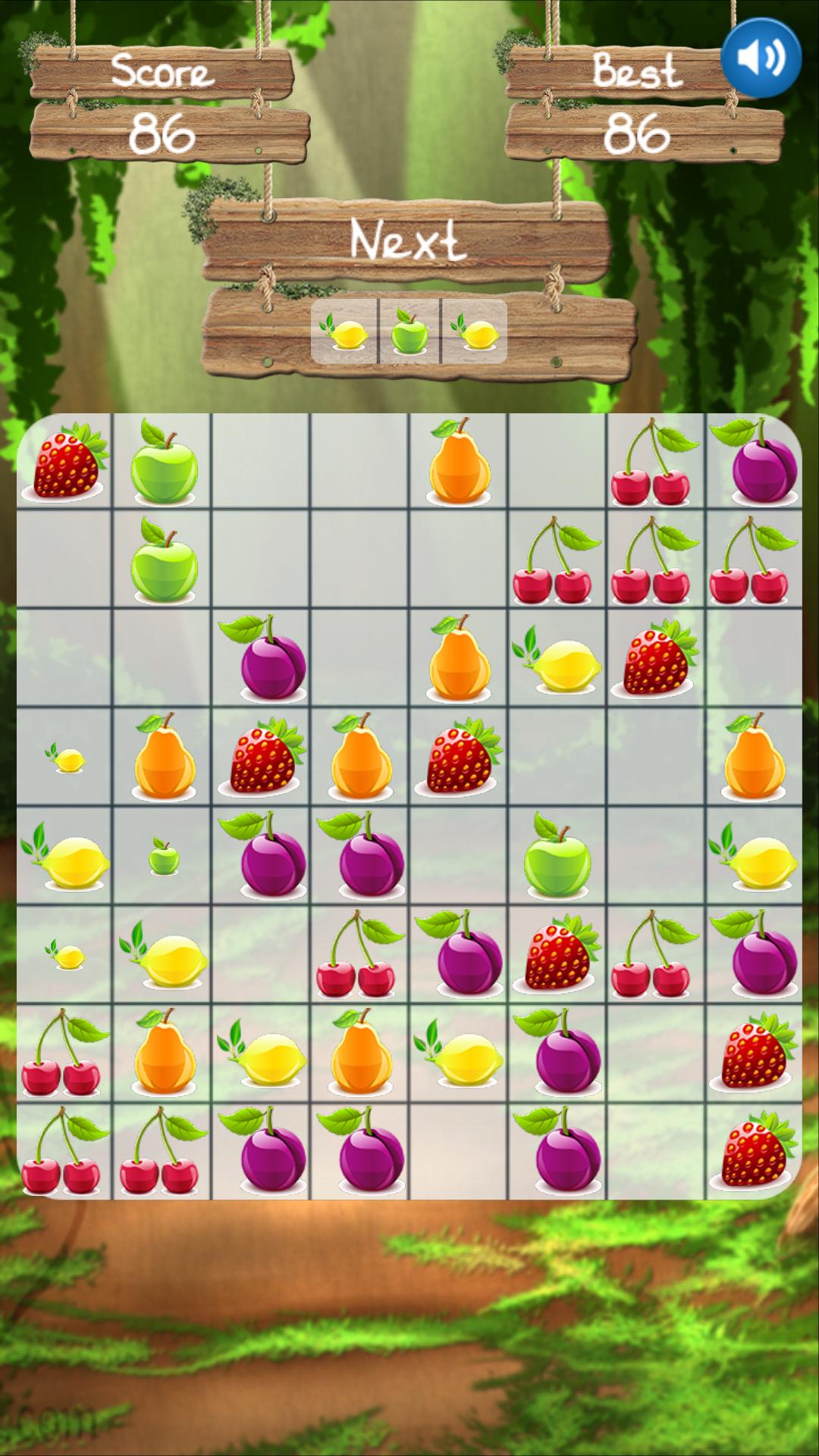Screen dimensions: 819x1456
Task: Select the strawberry tile in the top-left corner
Action: [65, 462]
